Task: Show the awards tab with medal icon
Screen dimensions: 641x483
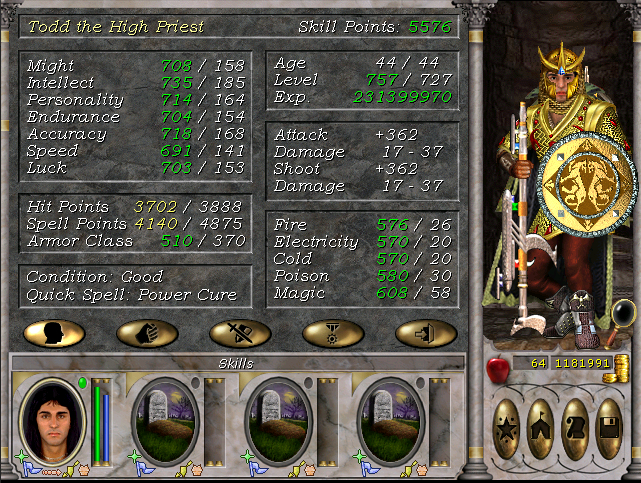Action: tap(332, 333)
